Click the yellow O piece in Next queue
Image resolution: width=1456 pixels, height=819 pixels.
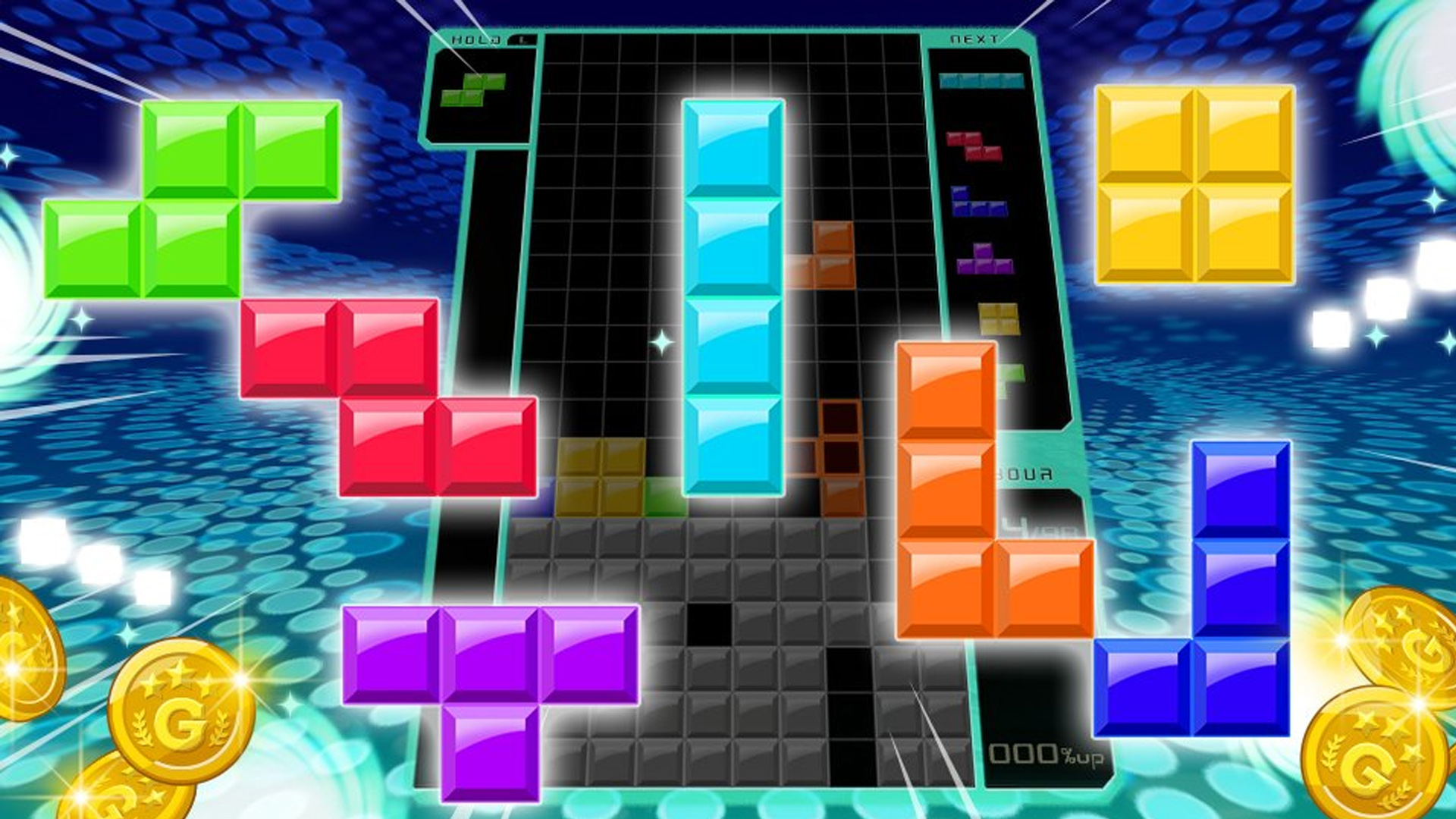(x=998, y=318)
